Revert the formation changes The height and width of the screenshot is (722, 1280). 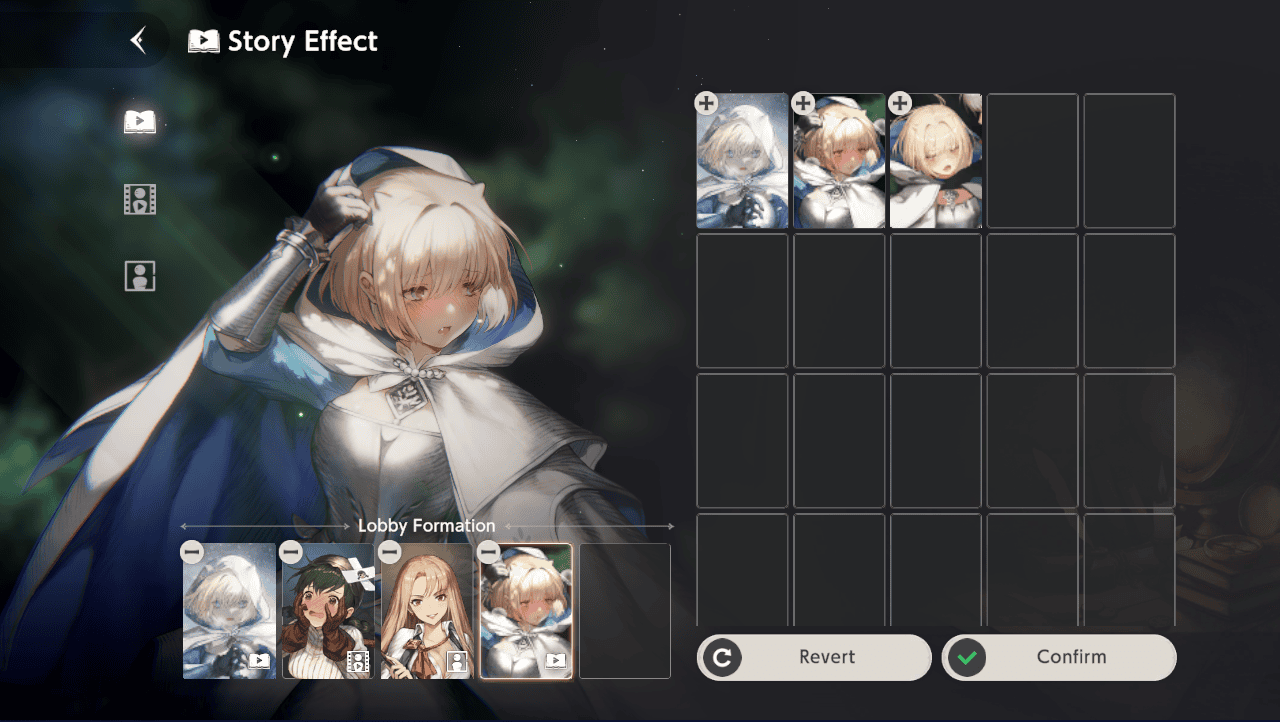coord(814,657)
